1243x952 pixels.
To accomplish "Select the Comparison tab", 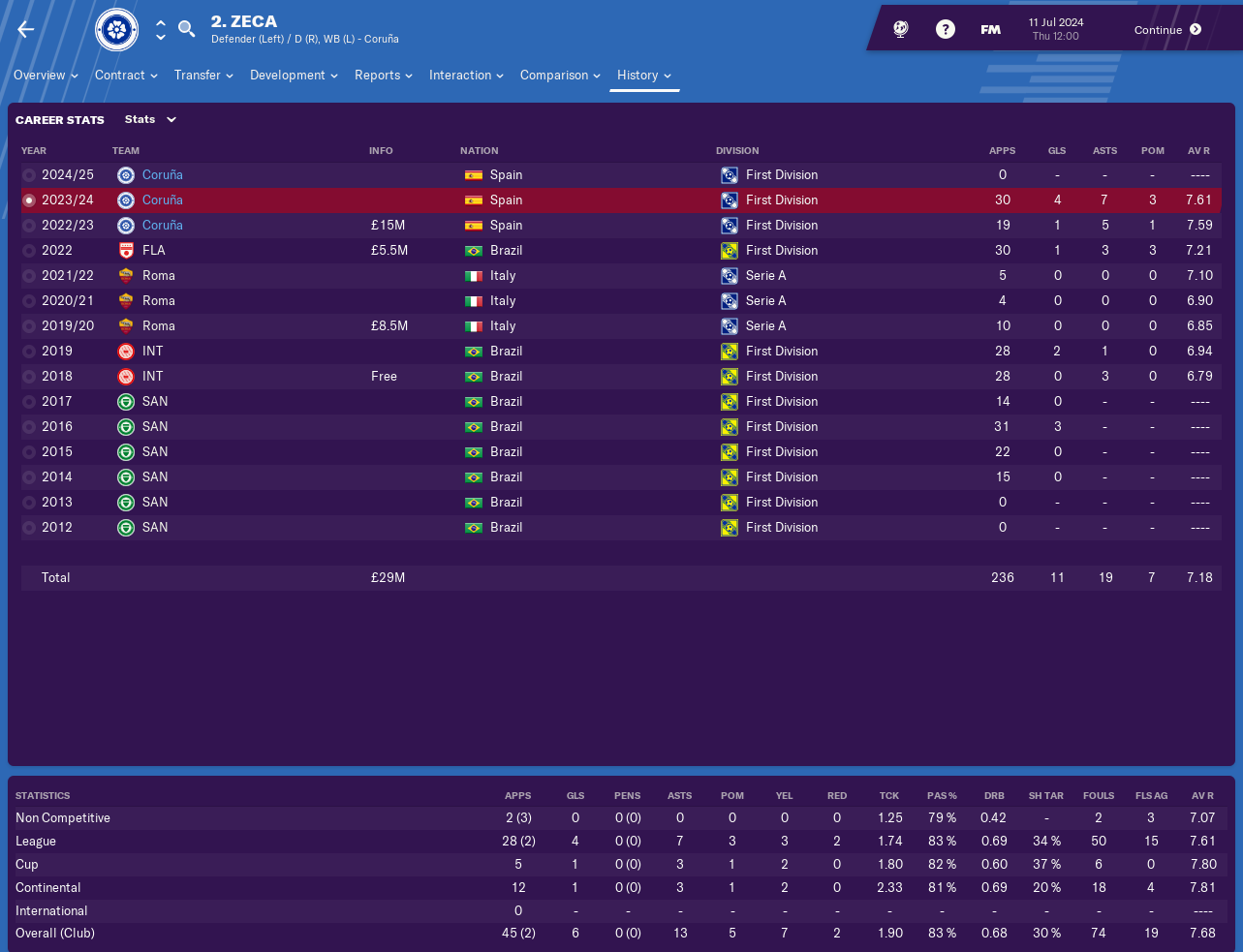I will pos(560,76).
